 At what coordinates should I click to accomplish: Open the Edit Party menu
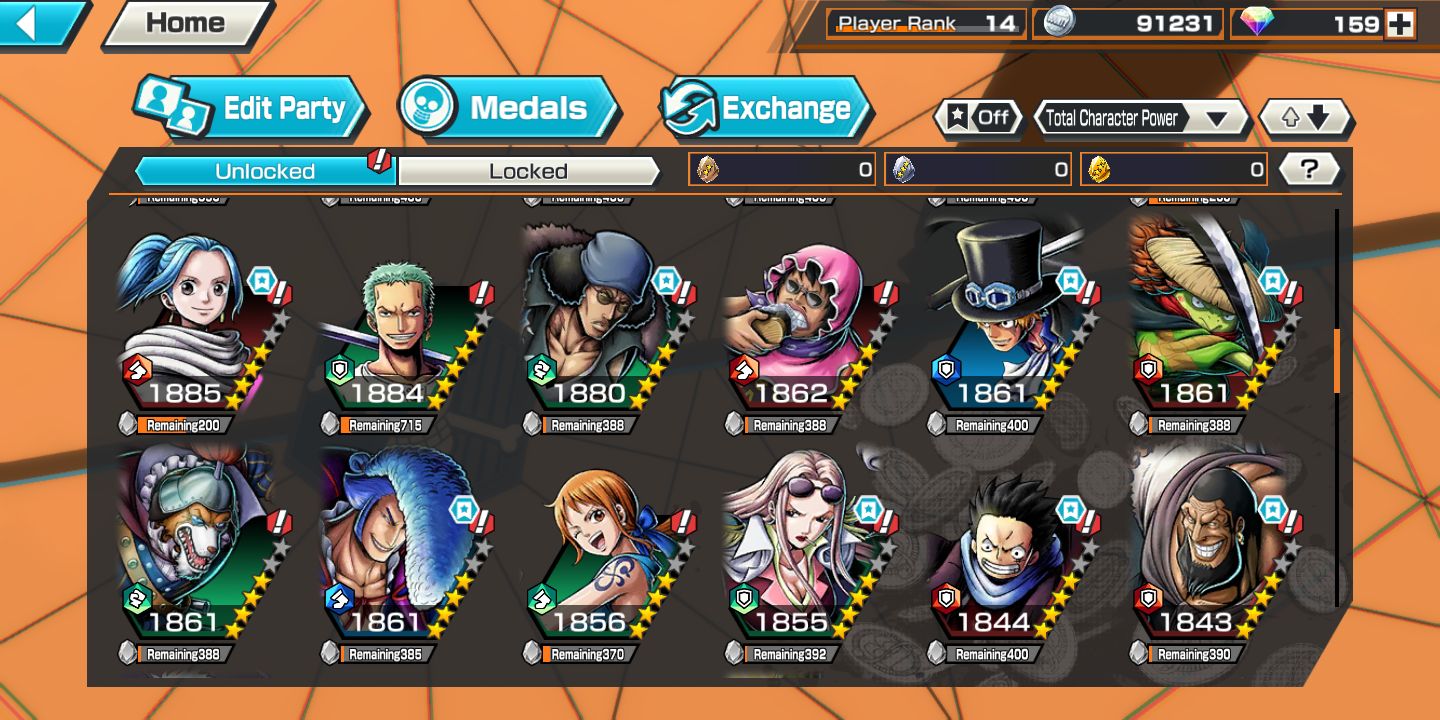(250, 108)
